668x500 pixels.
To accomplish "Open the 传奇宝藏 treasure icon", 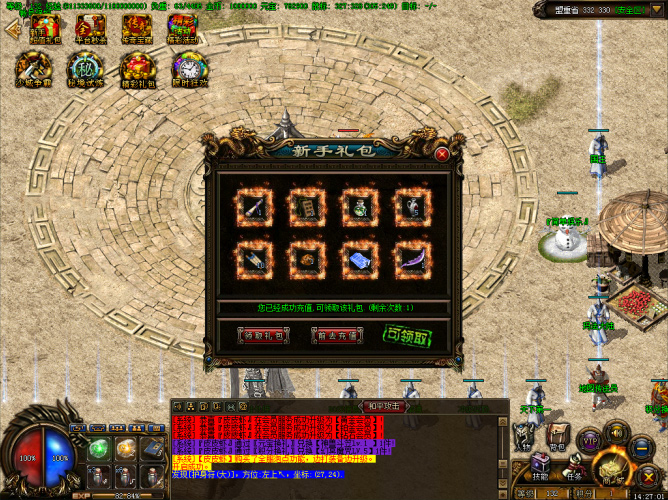I will (x=138, y=29).
